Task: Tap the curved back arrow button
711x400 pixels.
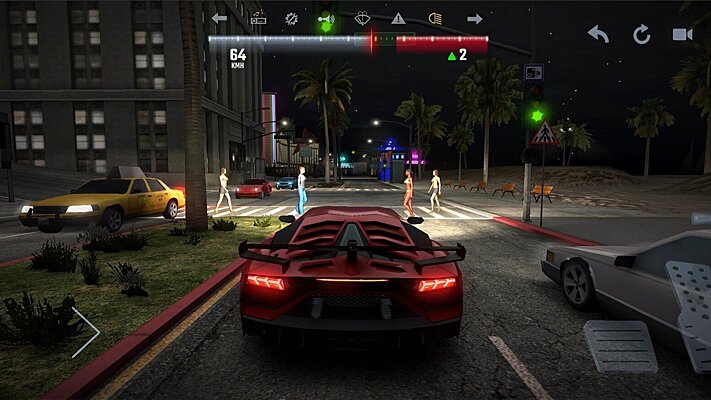Action: tap(598, 34)
